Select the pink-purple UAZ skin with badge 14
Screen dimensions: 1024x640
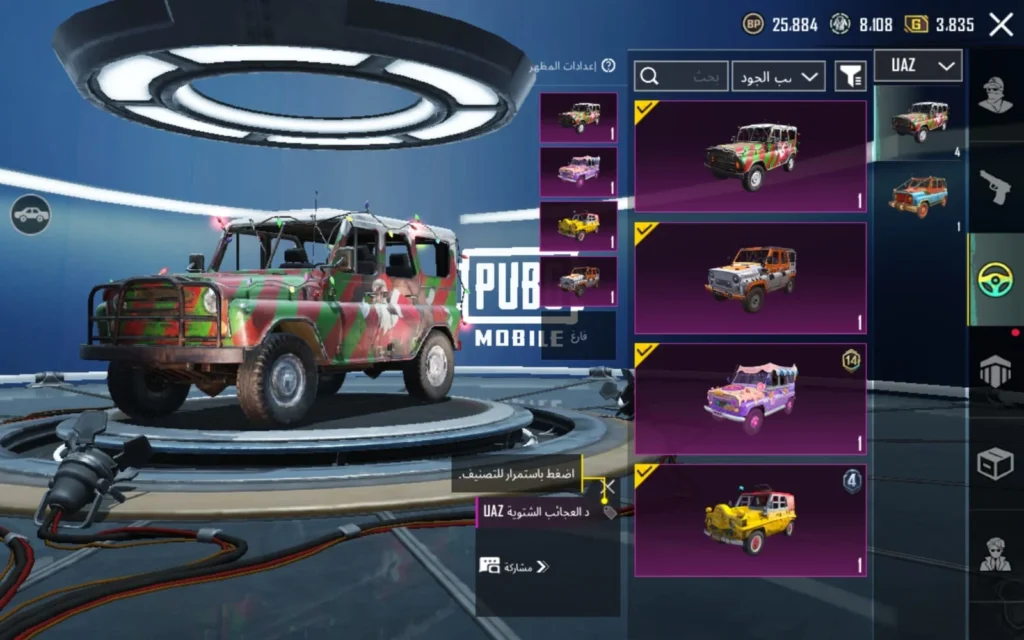(x=750, y=400)
